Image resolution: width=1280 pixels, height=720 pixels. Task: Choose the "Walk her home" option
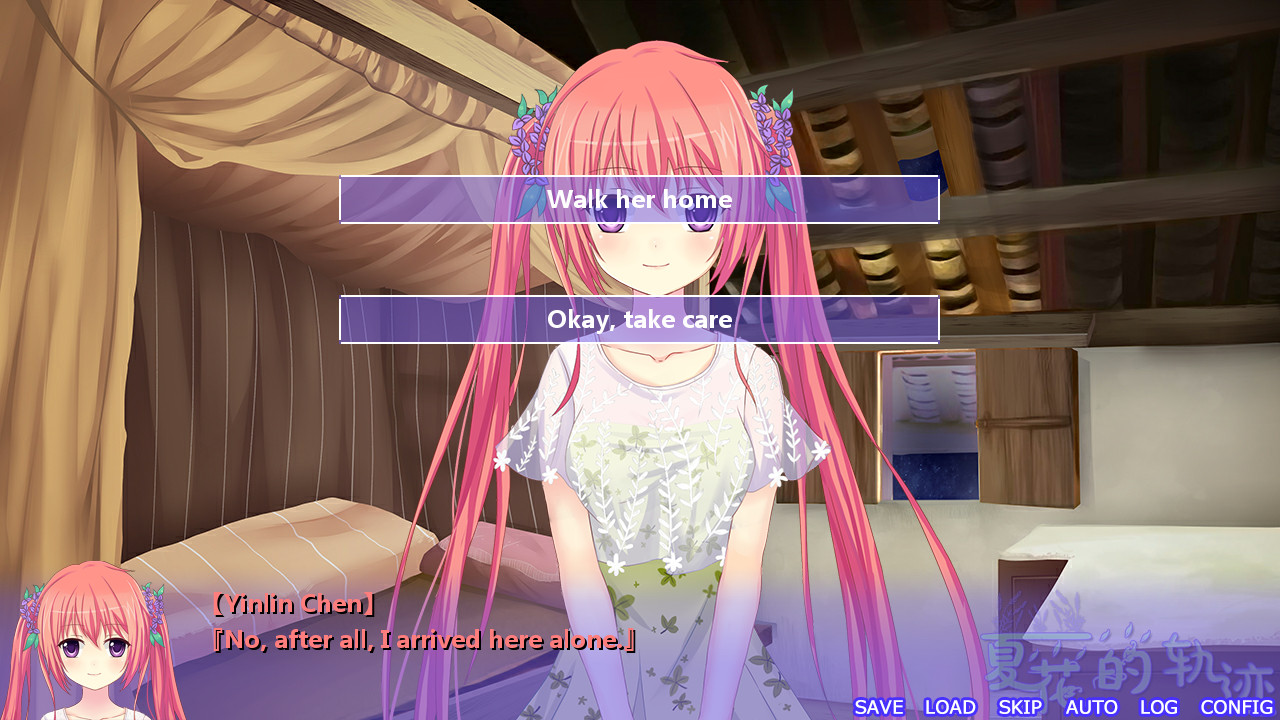639,200
